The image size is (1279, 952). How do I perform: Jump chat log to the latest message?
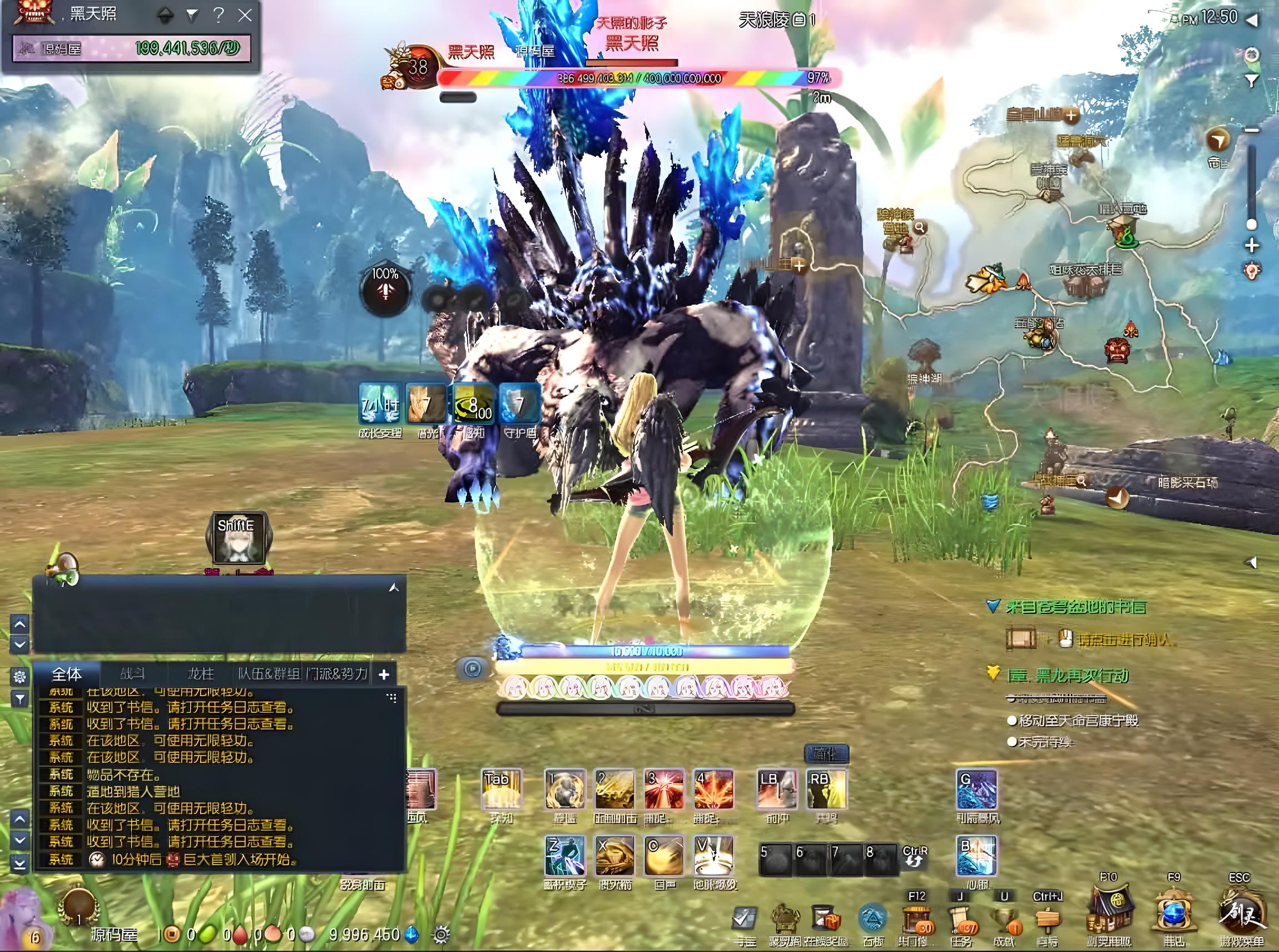click(x=19, y=864)
